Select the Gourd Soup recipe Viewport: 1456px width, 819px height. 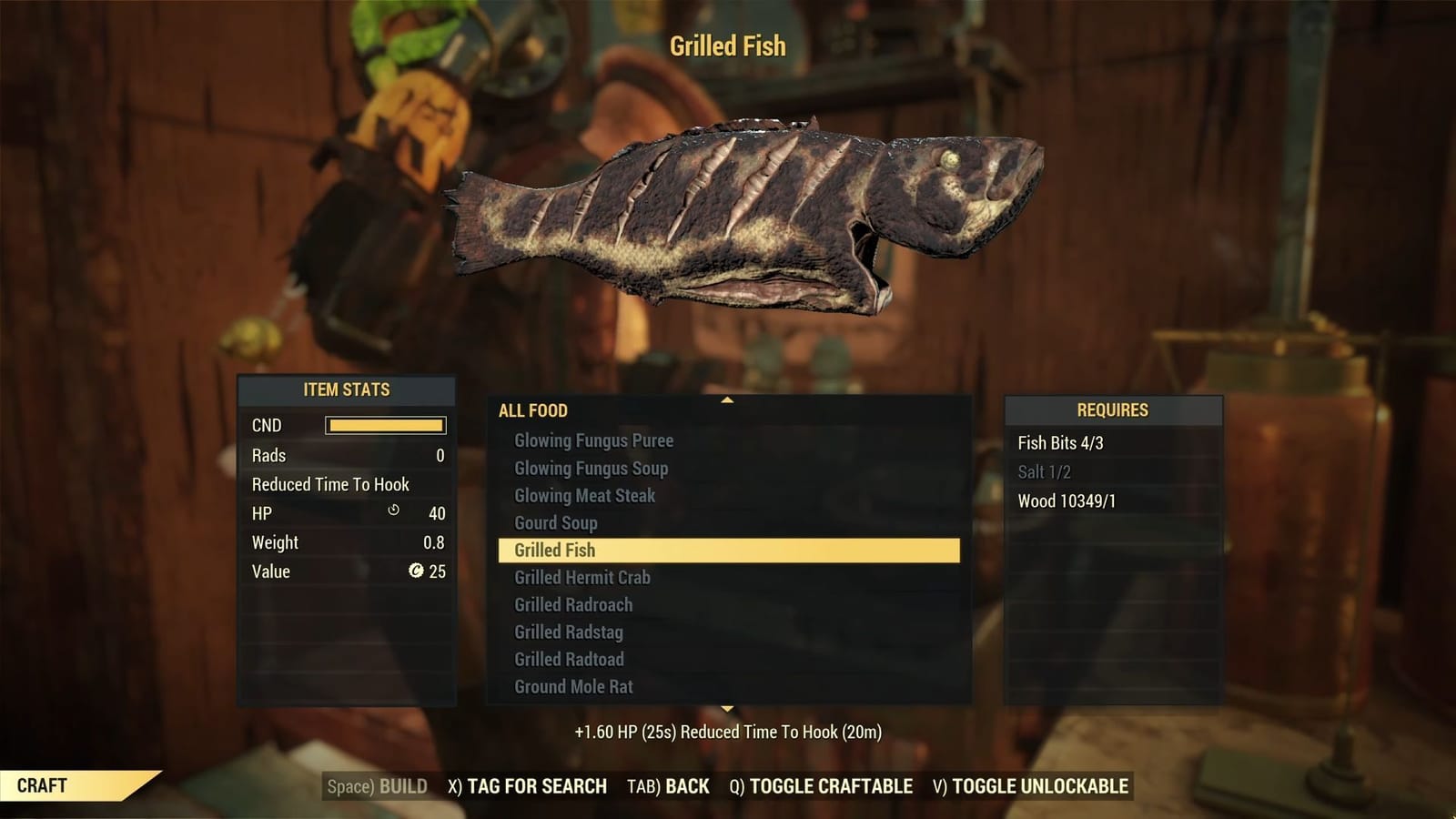pyautogui.click(x=555, y=523)
